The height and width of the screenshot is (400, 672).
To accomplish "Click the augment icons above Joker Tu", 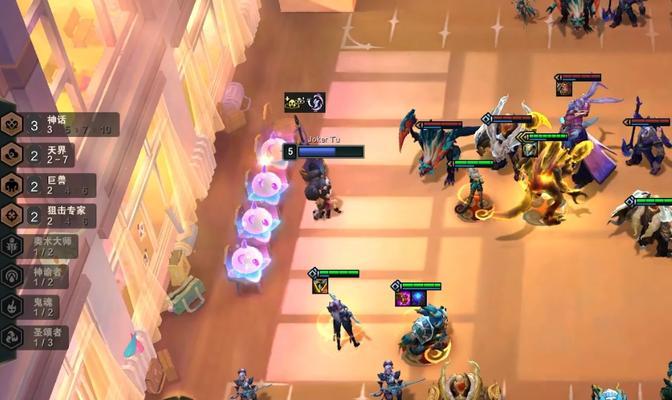I will pos(304,101).
